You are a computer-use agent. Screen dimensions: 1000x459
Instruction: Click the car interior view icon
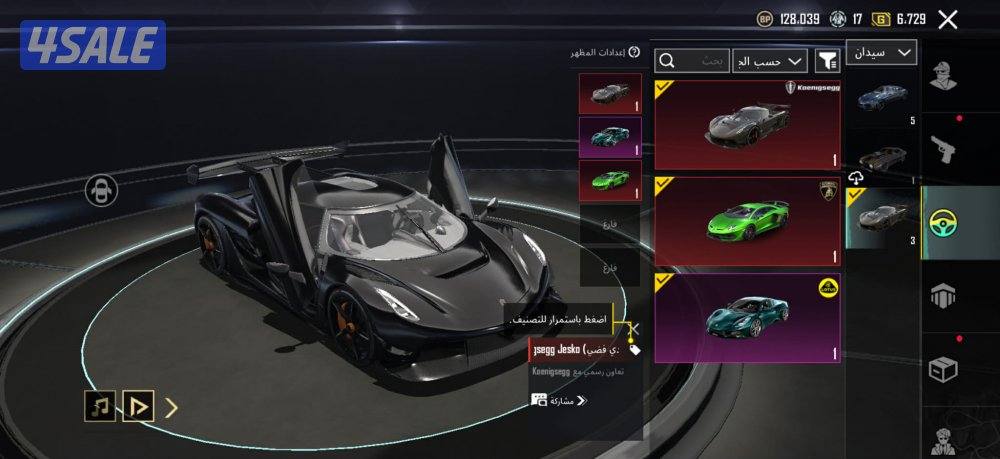[101, 190]
